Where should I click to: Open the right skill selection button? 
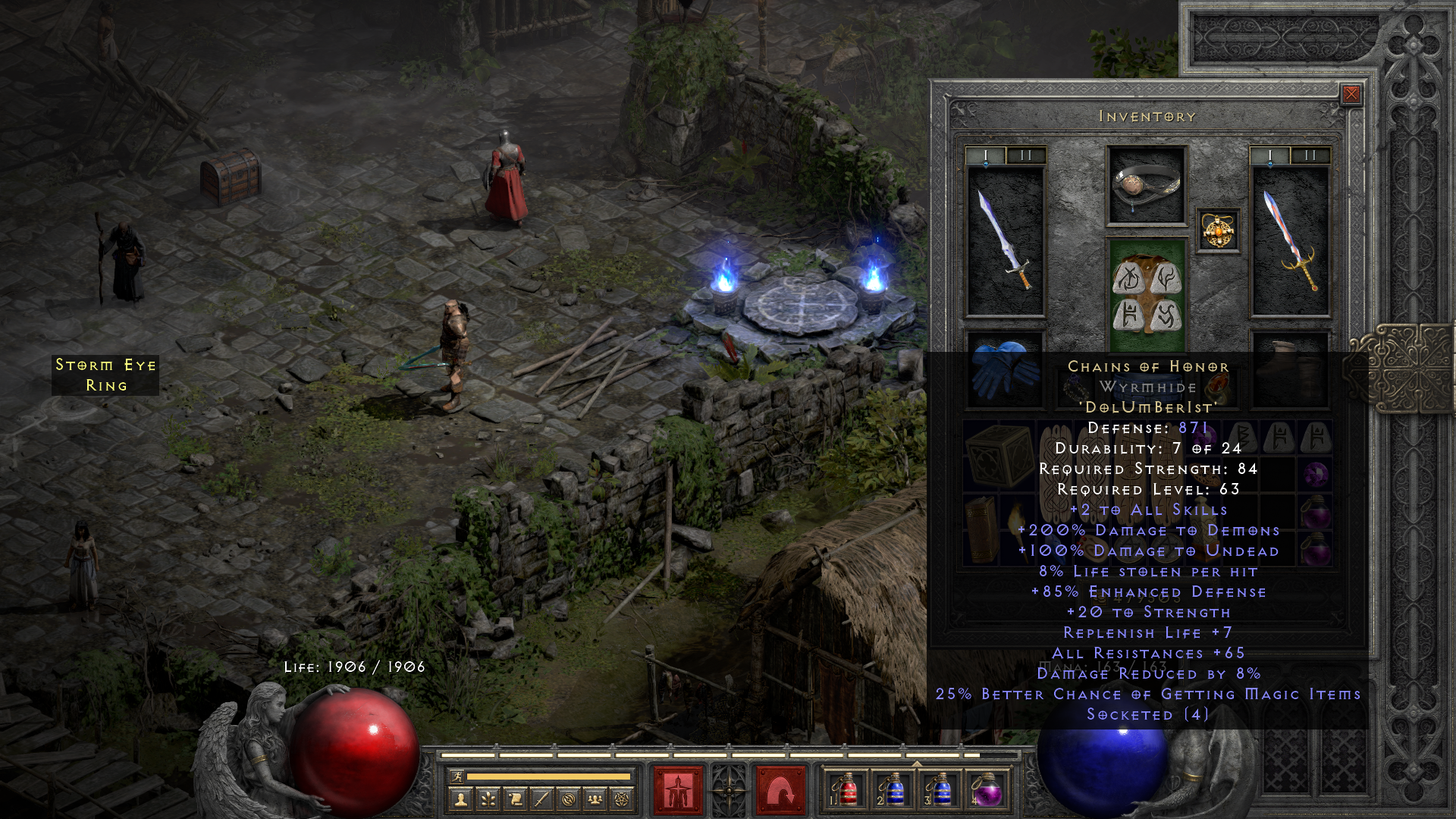tap(780, 790)
